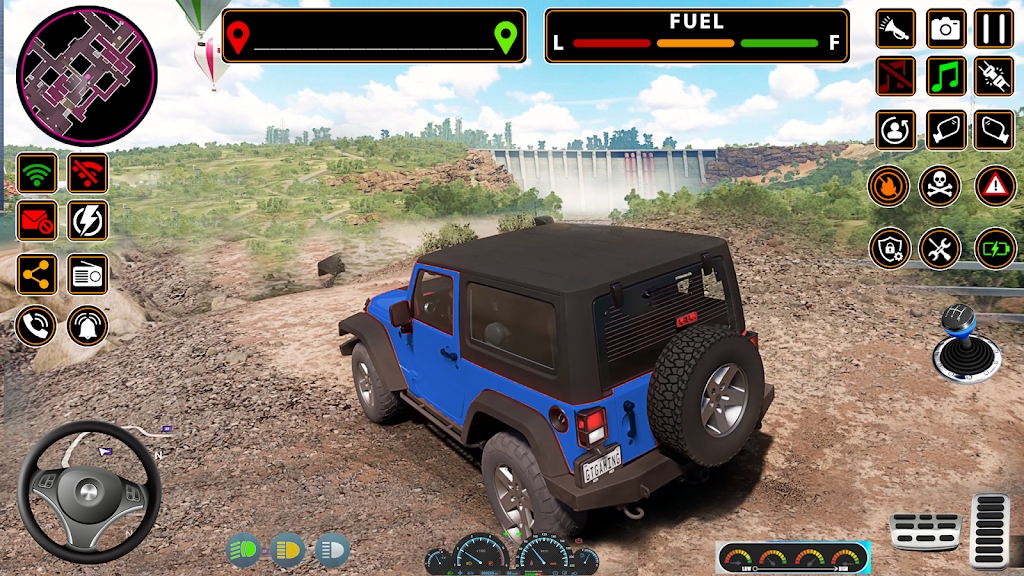The width and height of the screenshot is (1024, 576).
Task: Mute music with the crossed-out note icon
Action: (895, 76)
